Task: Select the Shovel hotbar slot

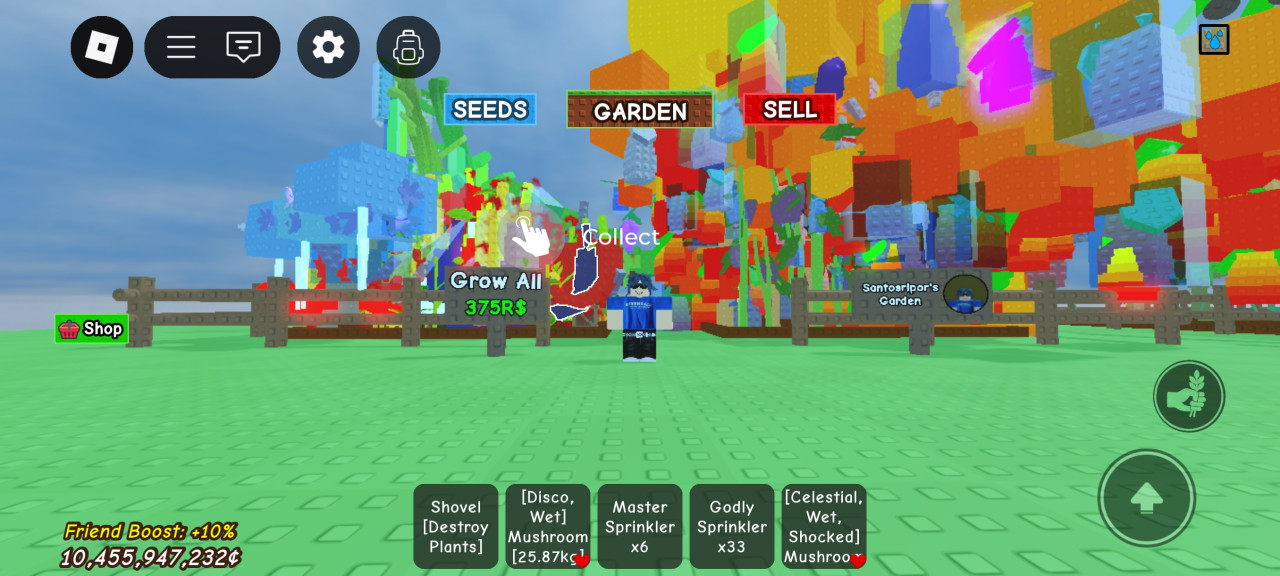Action: coord(456,526)
